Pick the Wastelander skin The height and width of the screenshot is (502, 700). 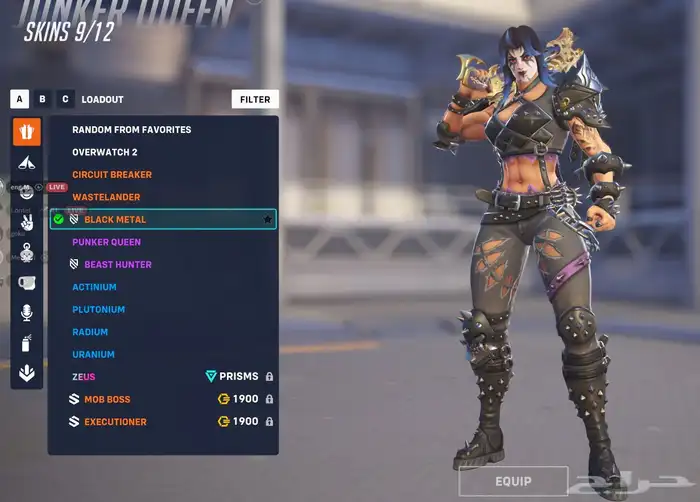[x=106, y=197]
